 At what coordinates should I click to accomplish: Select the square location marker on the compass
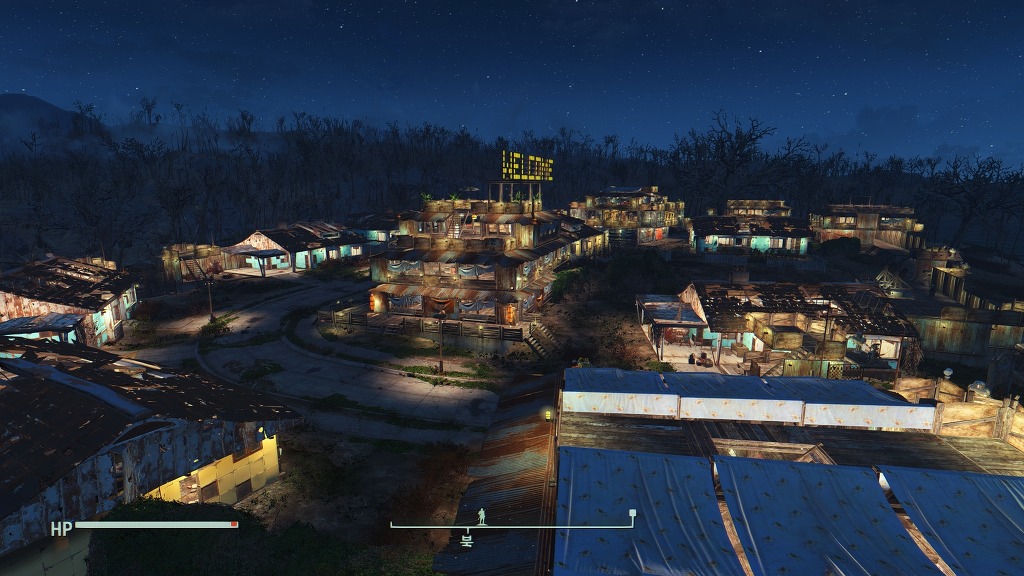pos(632,514)
